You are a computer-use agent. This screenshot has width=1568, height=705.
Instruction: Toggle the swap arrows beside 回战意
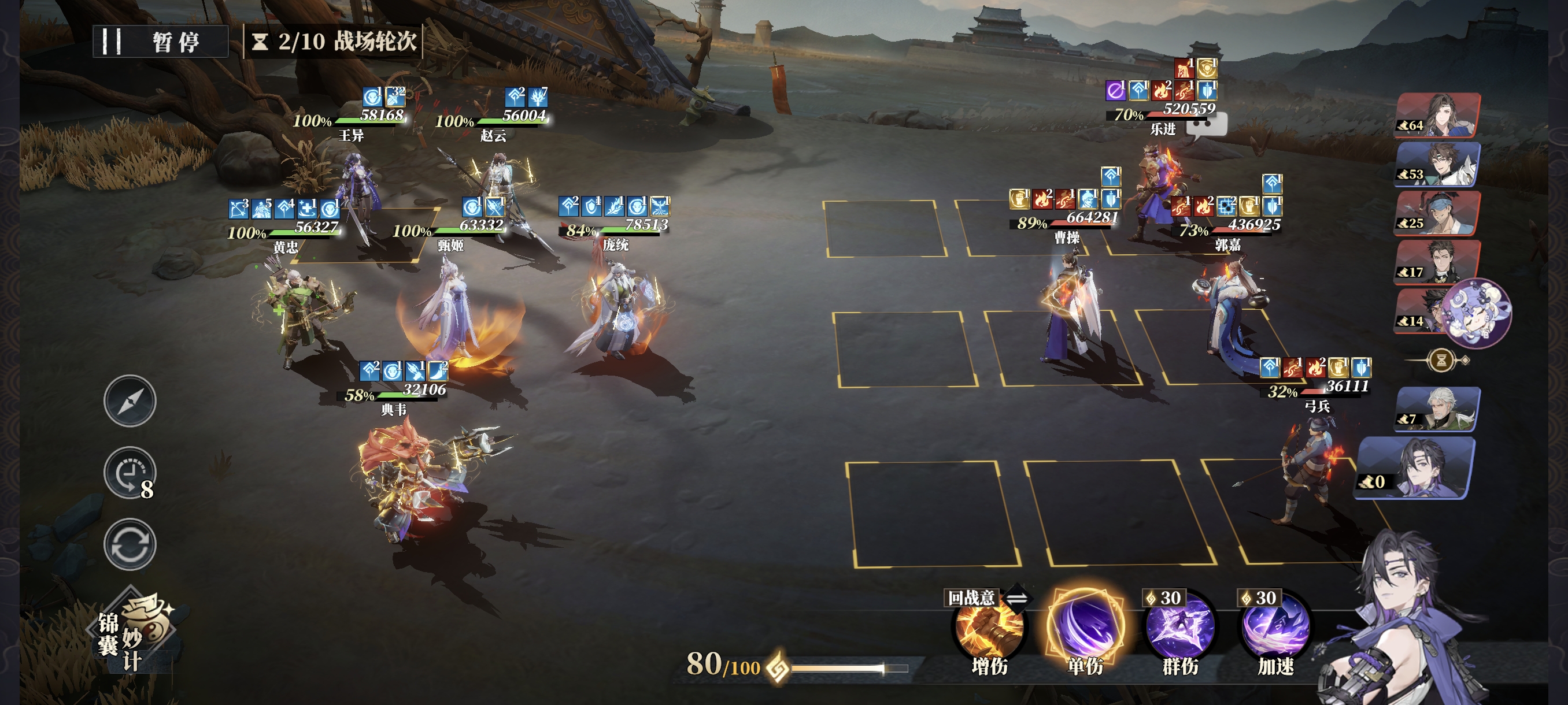pyautogui.click(x=1016, y=598)
